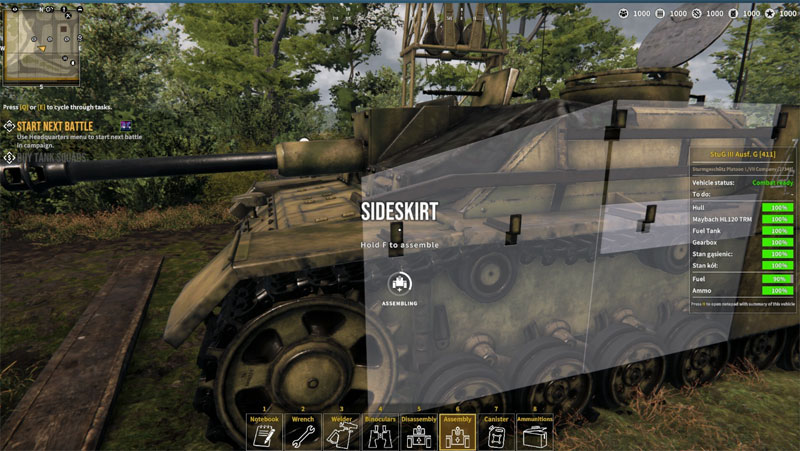Select the Start Next Battle task
The image size is (800, 451).
(55, 126)
